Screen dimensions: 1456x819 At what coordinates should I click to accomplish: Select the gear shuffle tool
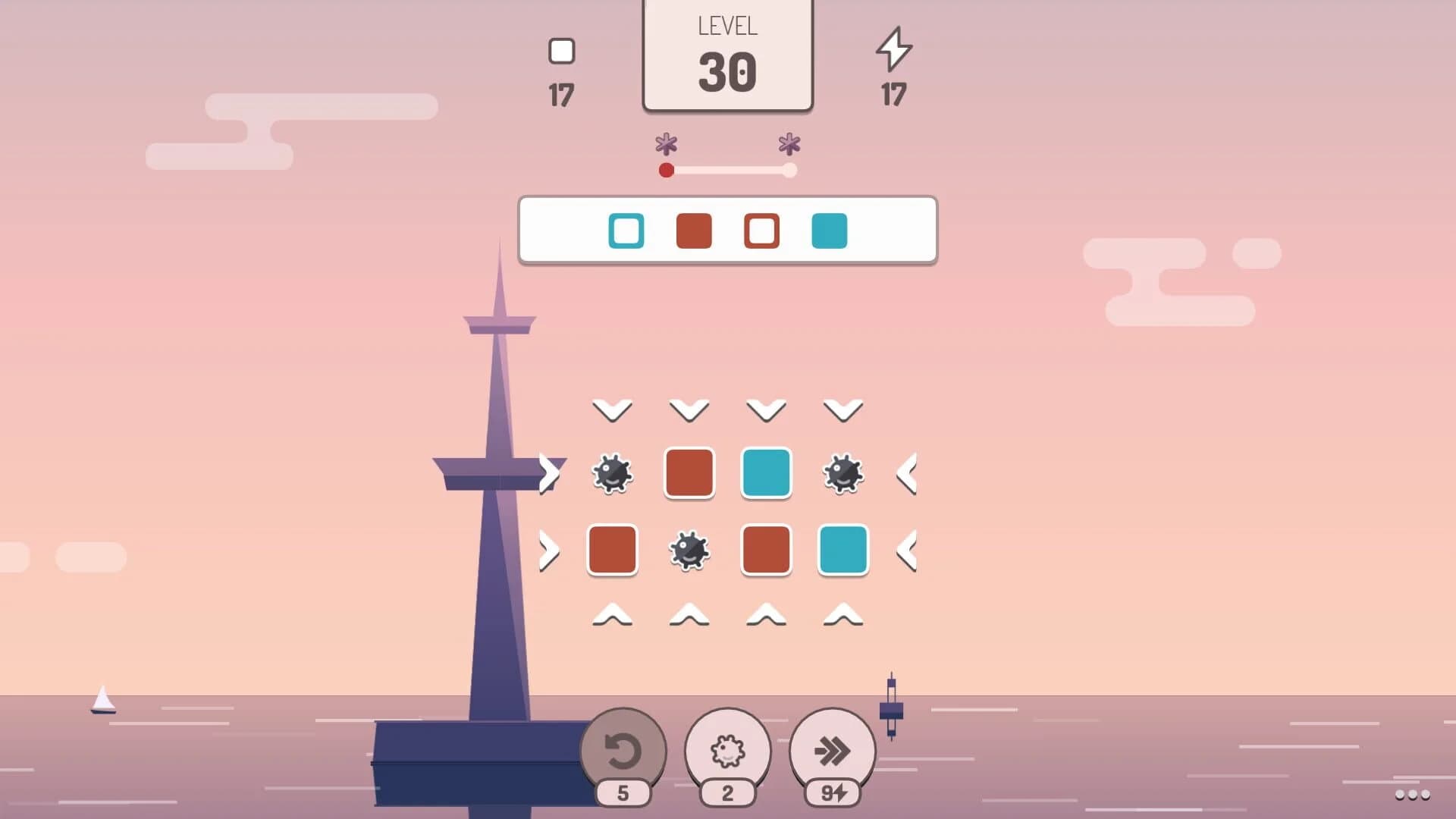[729, 751]
